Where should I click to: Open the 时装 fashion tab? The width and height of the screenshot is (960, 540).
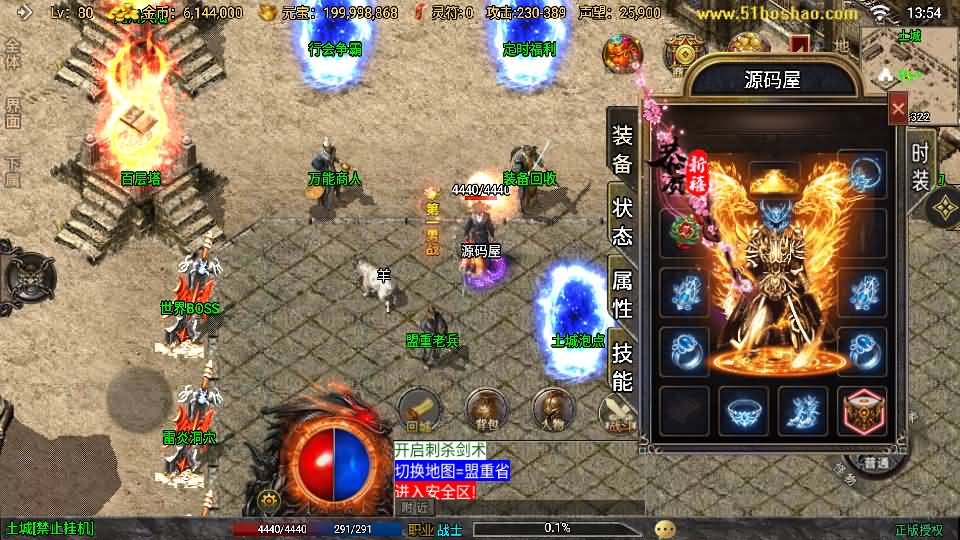pyautogui.click(x=921, y=166)
